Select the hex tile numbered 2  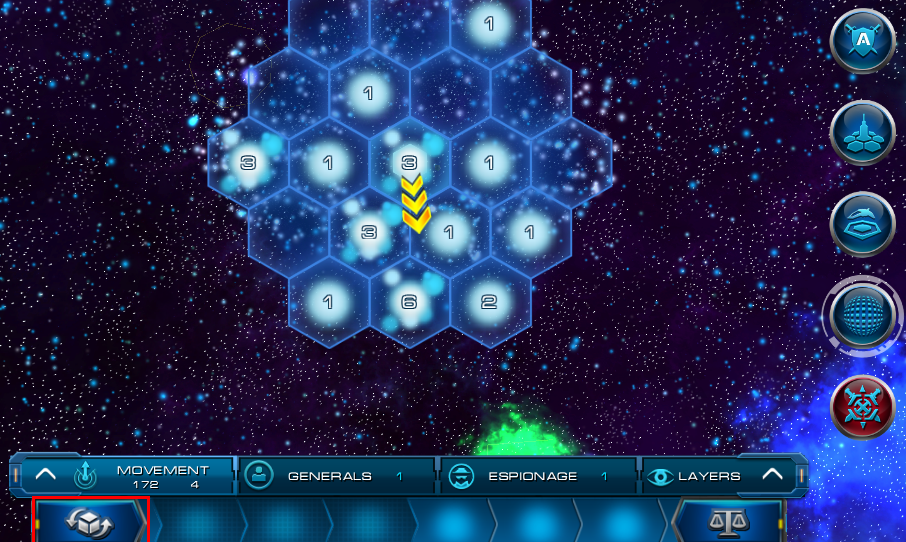click(489, 302)
